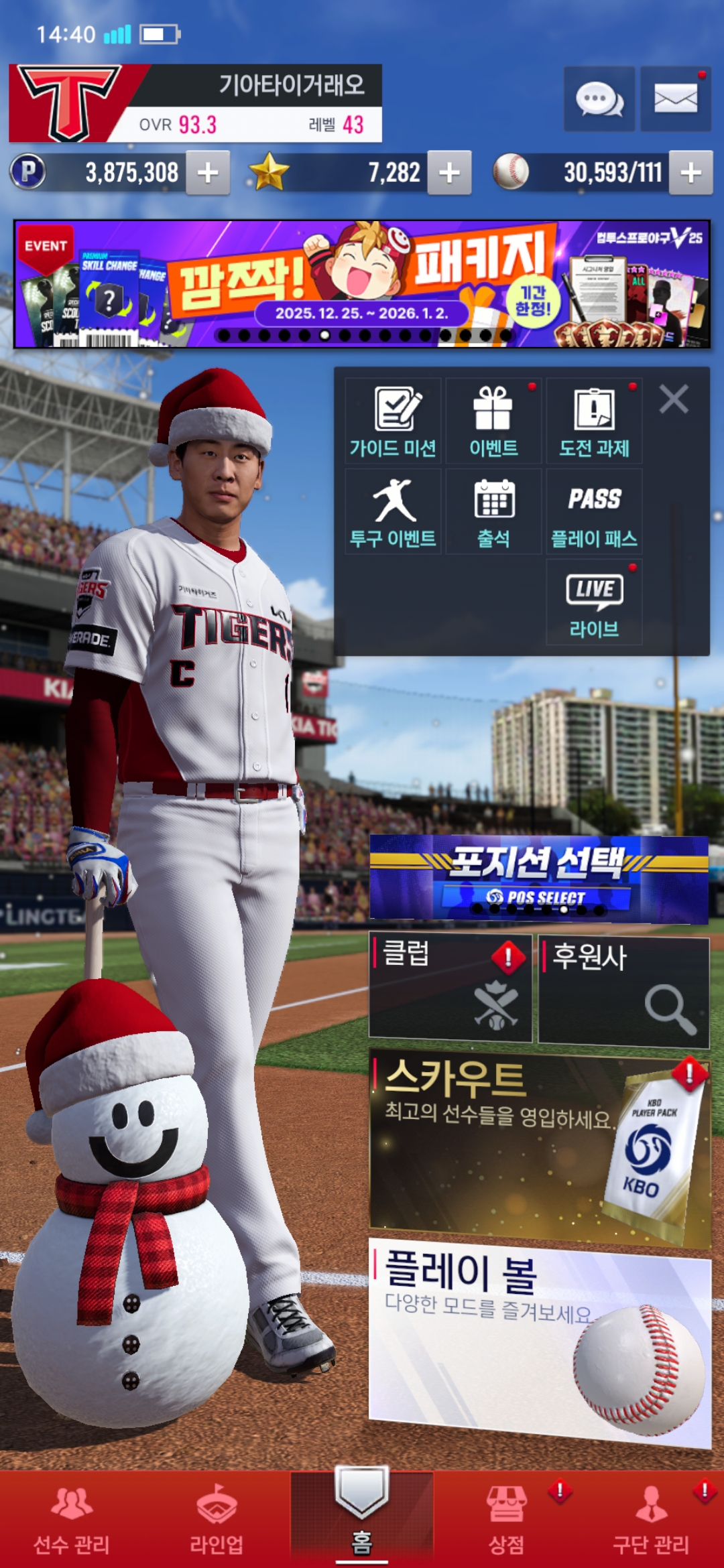The height and width of the screenshot is (1568, 724).
Task: Add more P points with plus button
Action: [x=208, y=173]
